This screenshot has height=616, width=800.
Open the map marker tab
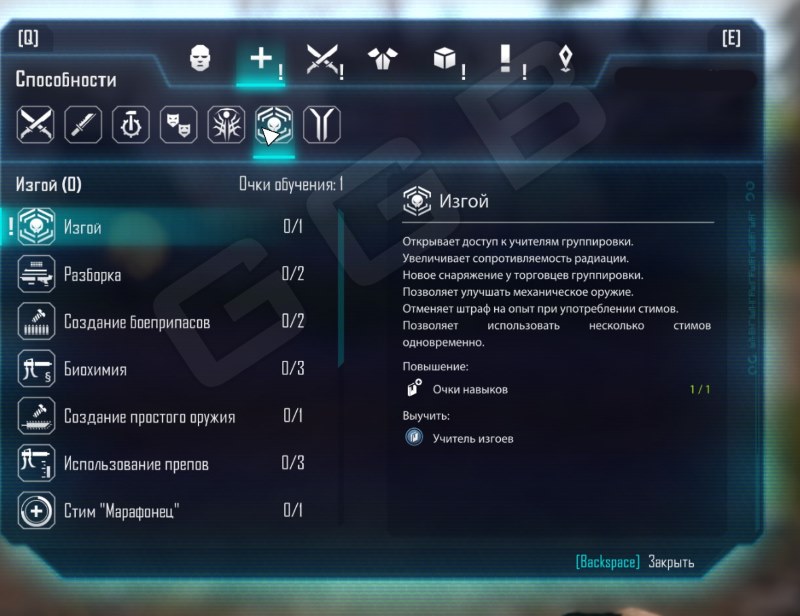(566, 60)
